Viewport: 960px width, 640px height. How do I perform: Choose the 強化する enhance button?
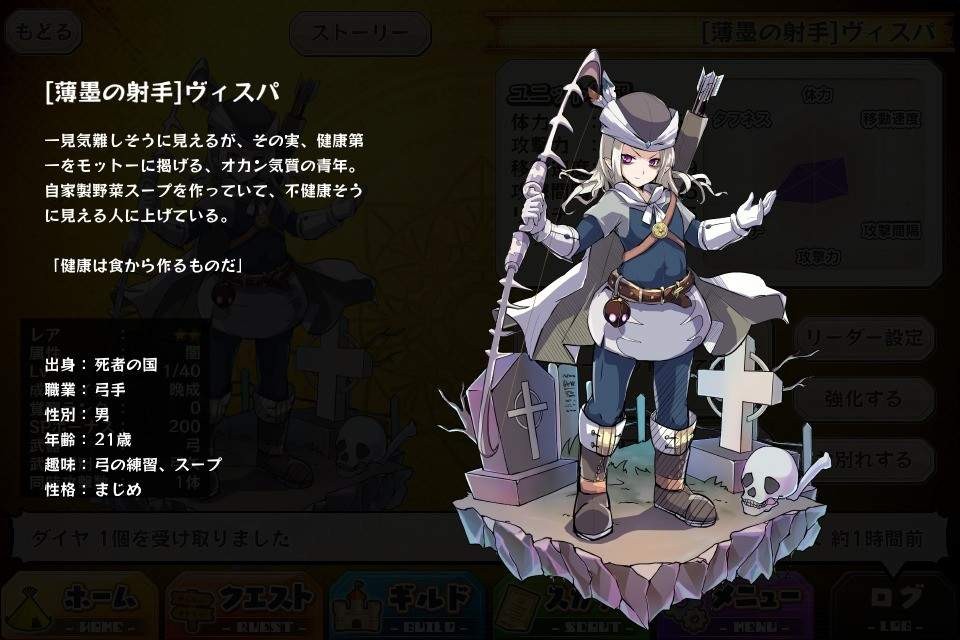(865, 398)
